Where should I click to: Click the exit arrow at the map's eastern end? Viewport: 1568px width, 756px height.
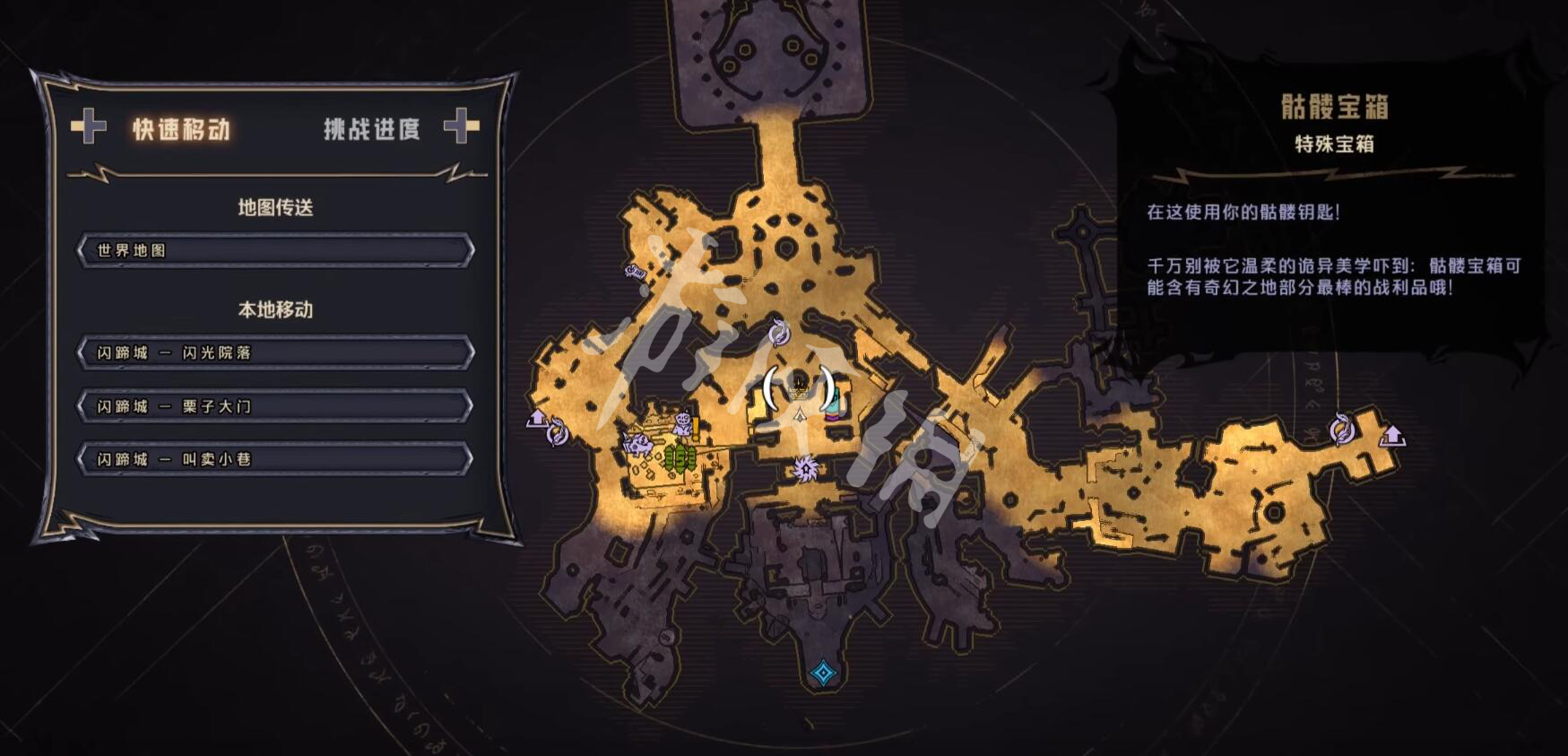tap(1392, 436)
